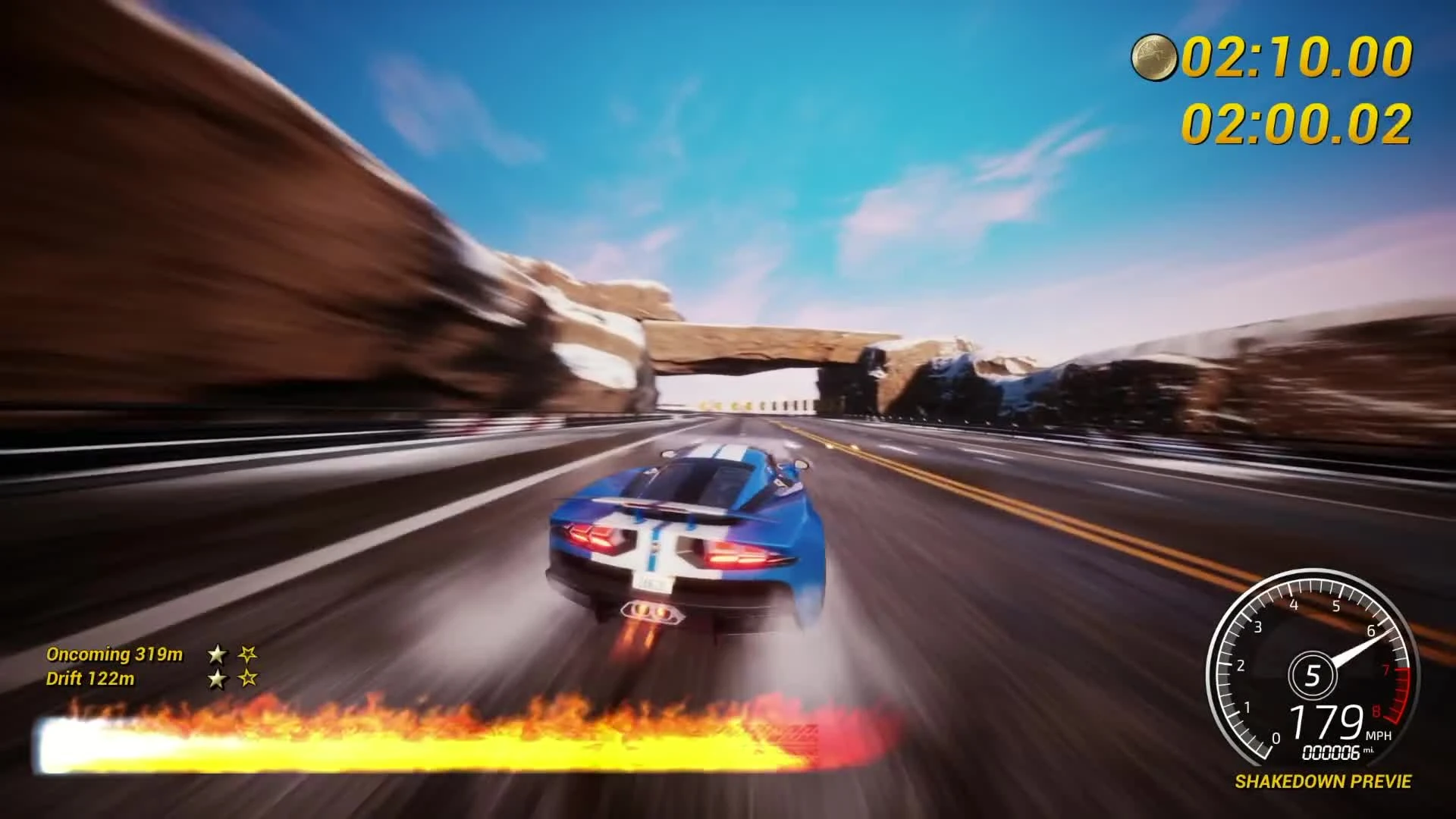
Task: Toggle the filled star next to Drift
Action: 217,679
